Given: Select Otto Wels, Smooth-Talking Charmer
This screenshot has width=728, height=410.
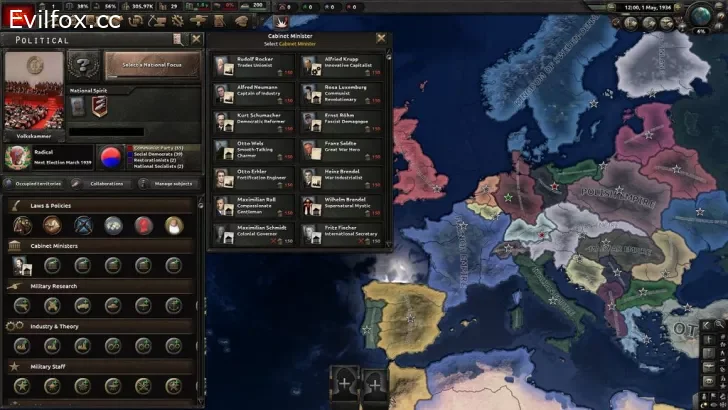Looking at the screenshot, I should coord(252,150).
